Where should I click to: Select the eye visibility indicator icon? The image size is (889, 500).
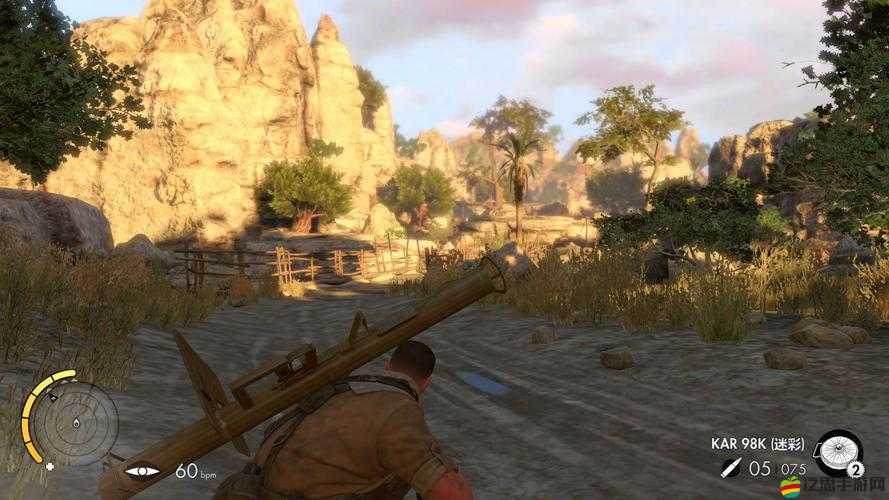pyautogui.click(x=142, y=470)
